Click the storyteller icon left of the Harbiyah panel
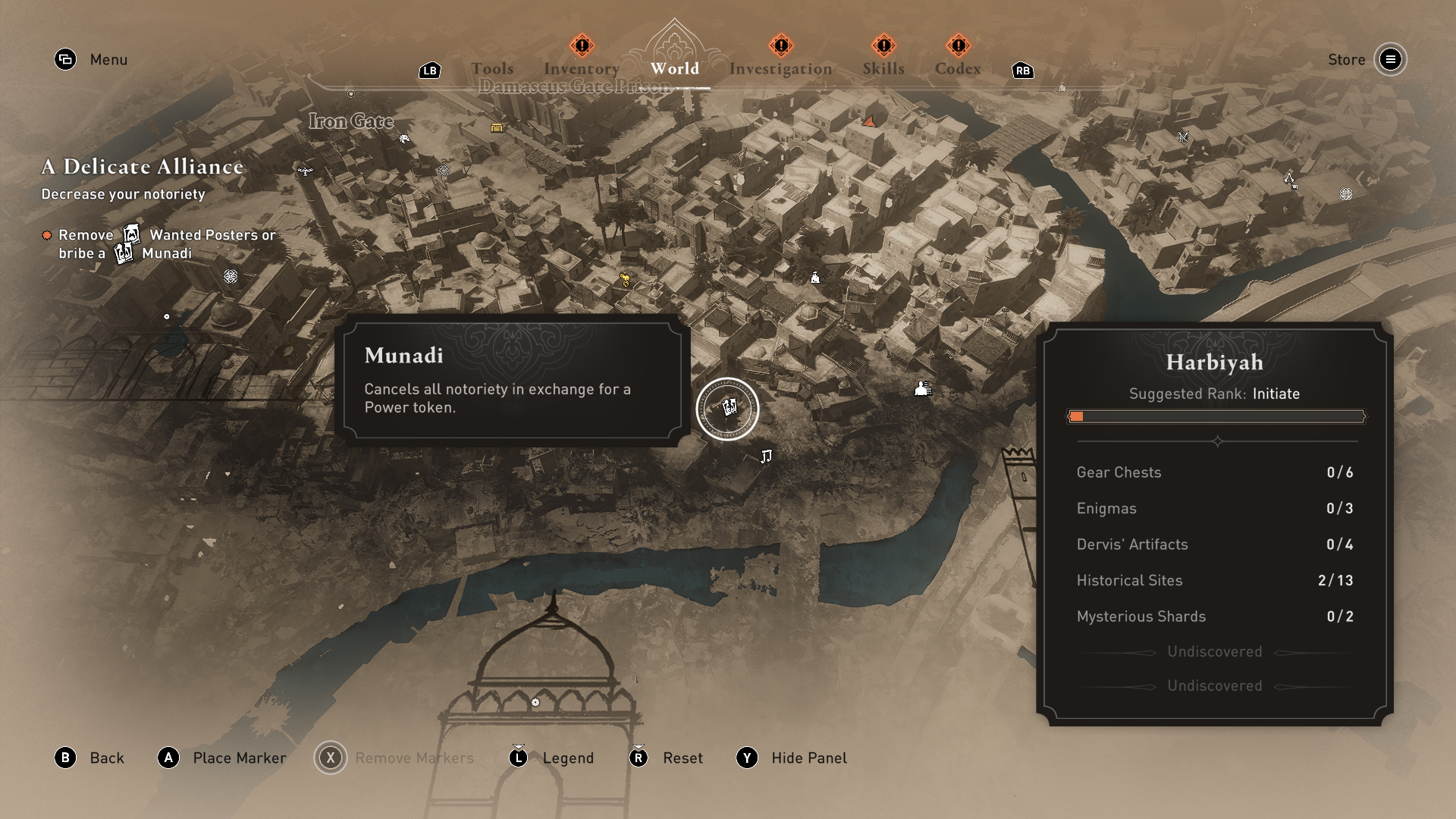The width and height of the screenshot is (1456, 819). pos(922,390)
